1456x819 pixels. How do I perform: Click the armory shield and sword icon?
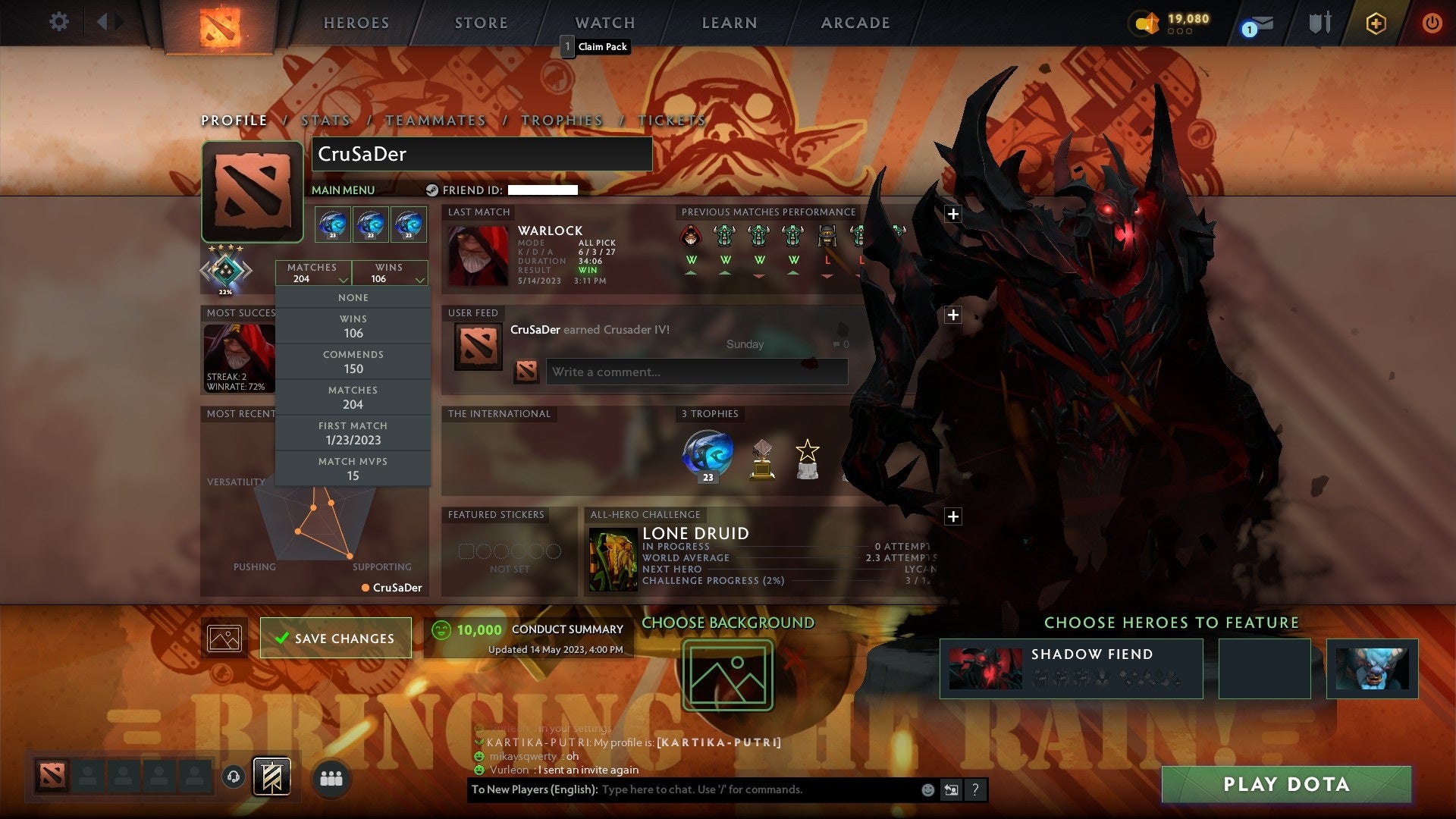(1319, 23)
